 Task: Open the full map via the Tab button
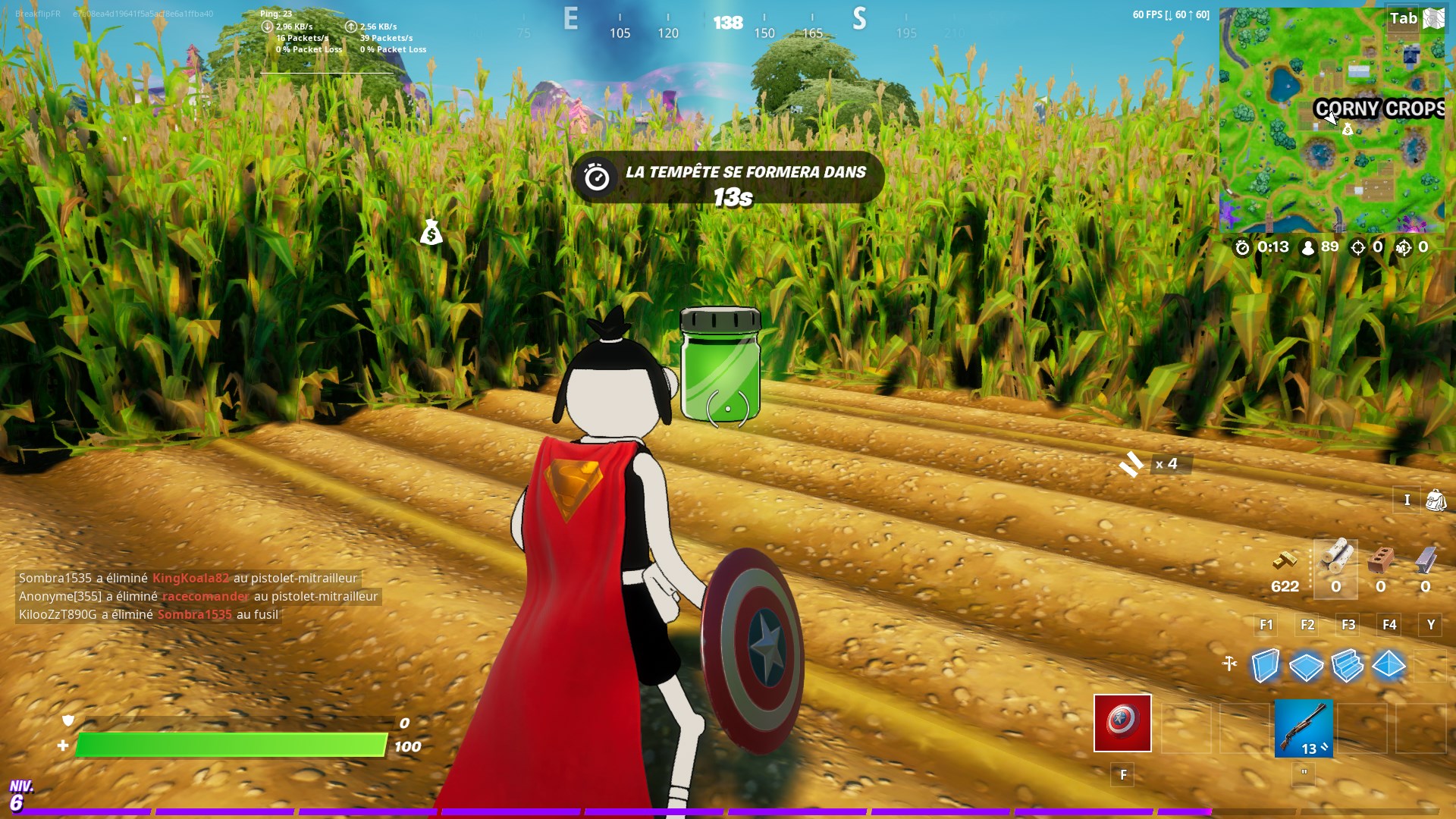(x=1404, y=17)
